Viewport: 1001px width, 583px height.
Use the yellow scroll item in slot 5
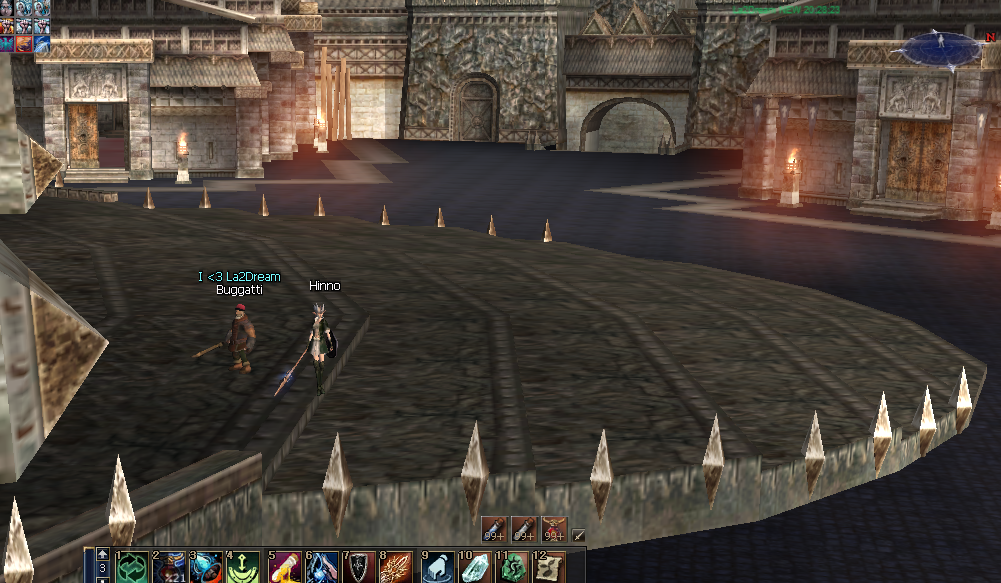[x=285, y=567]
